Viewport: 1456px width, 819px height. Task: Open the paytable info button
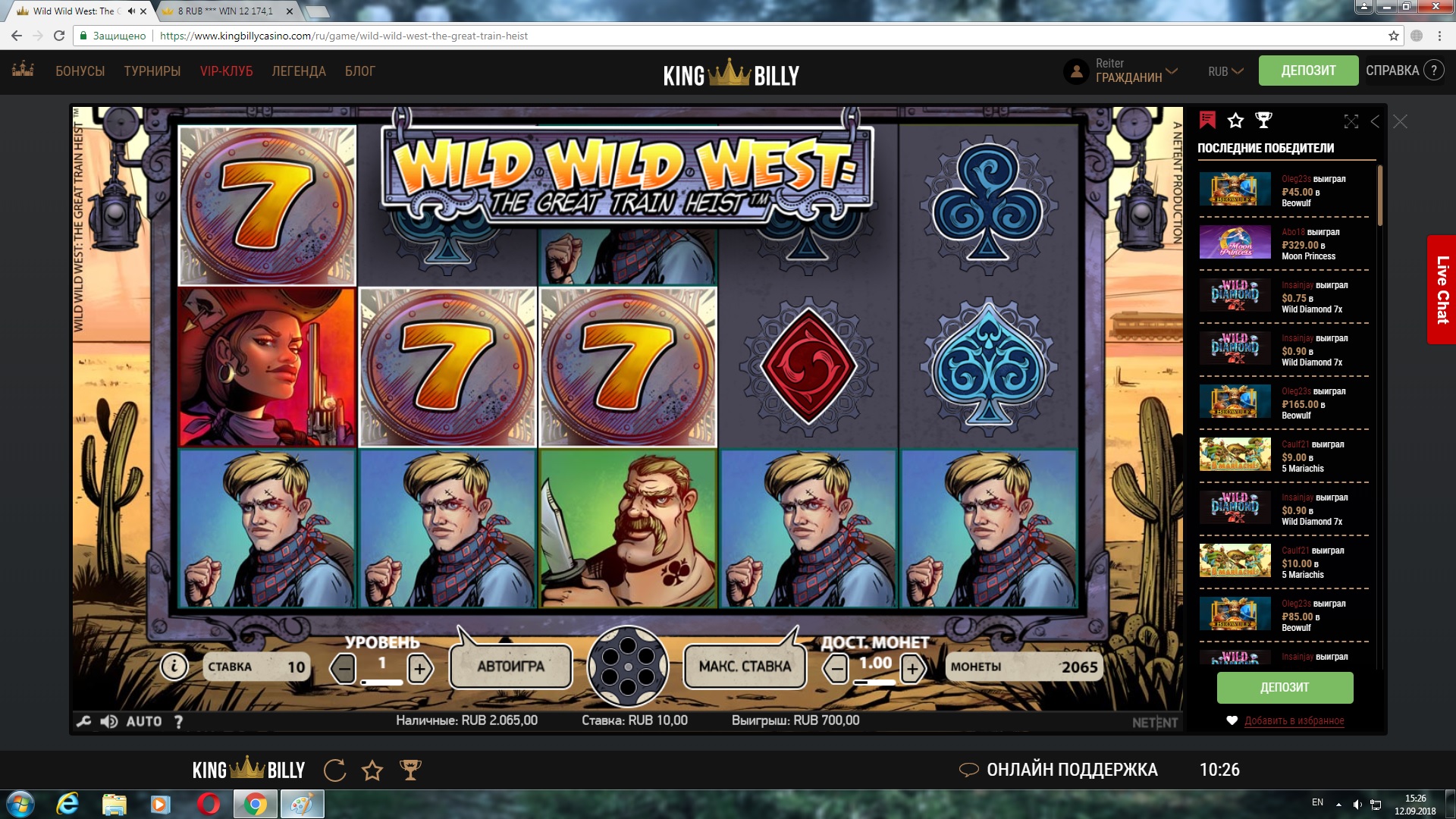click(x=174, y=667)
